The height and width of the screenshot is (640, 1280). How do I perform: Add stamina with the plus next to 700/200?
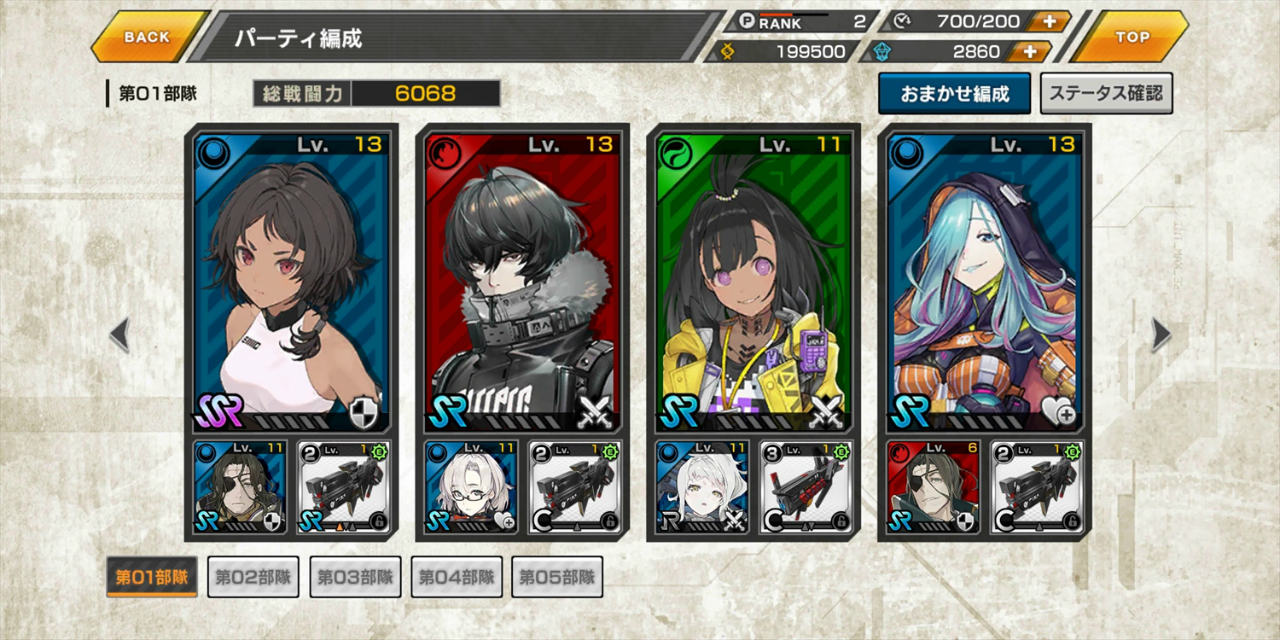[1049, 21]
